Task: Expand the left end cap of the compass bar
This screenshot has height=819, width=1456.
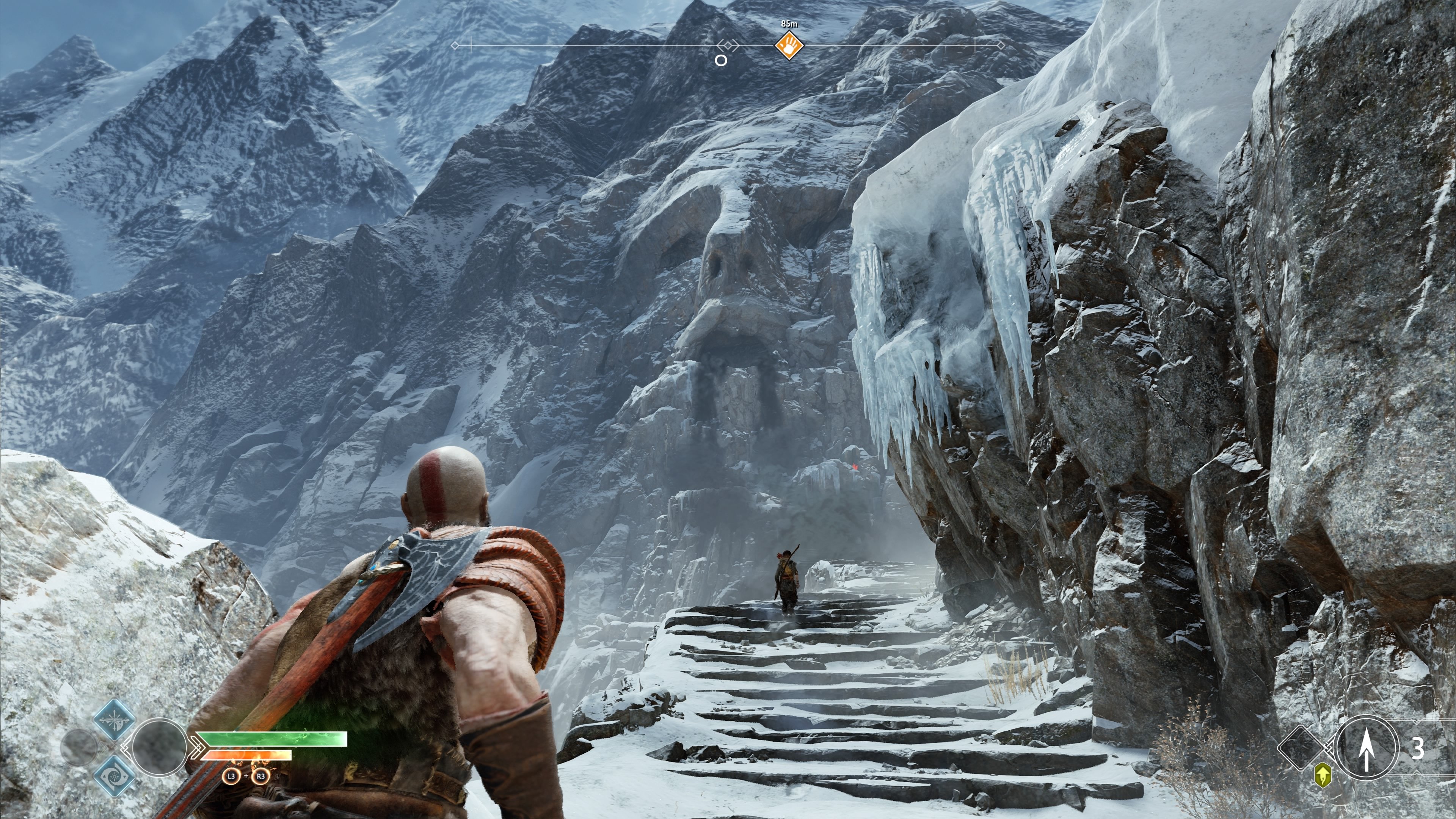Action: 455,45
